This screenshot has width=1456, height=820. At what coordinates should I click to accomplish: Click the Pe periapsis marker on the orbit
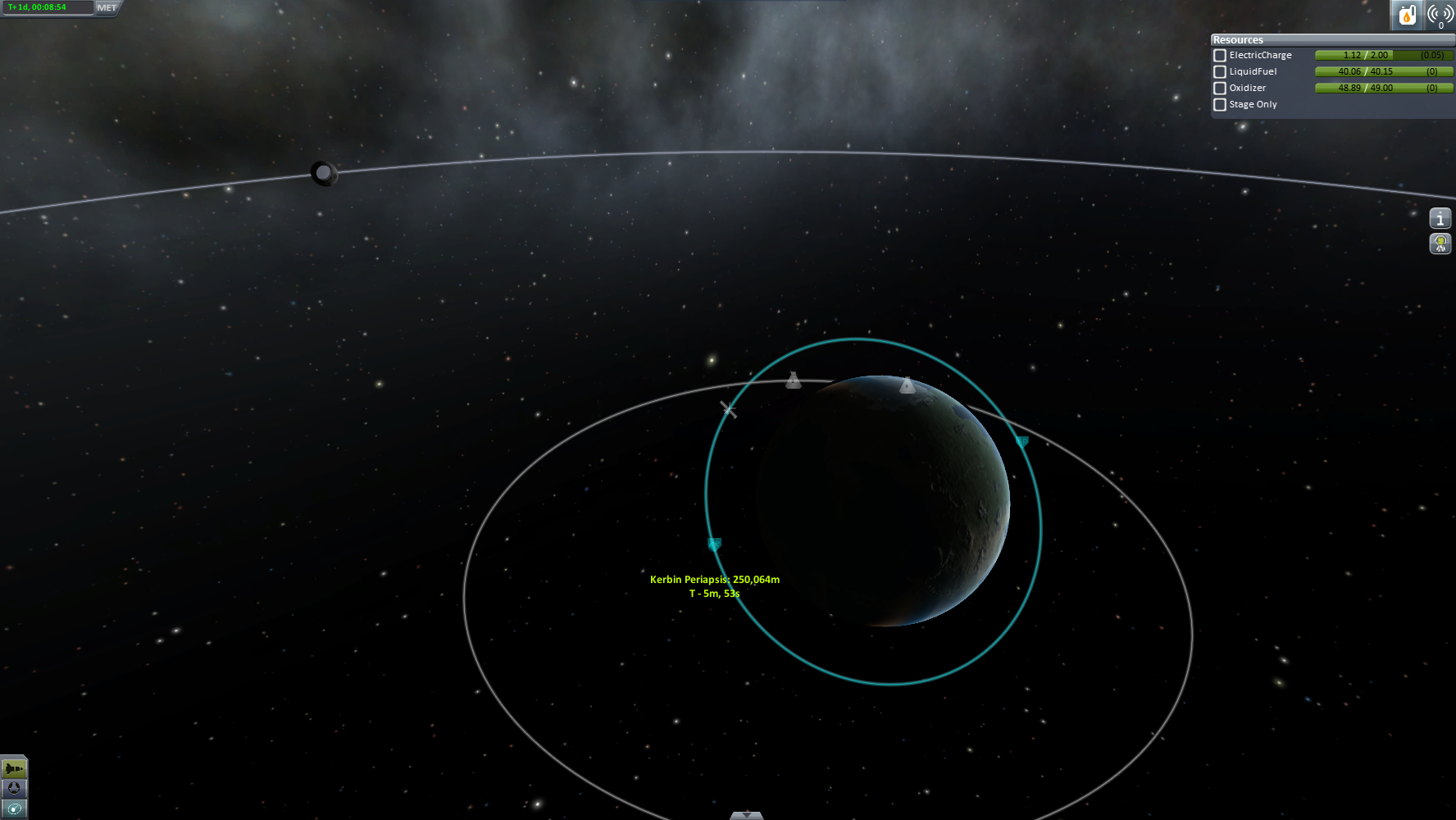click(714, 544)
